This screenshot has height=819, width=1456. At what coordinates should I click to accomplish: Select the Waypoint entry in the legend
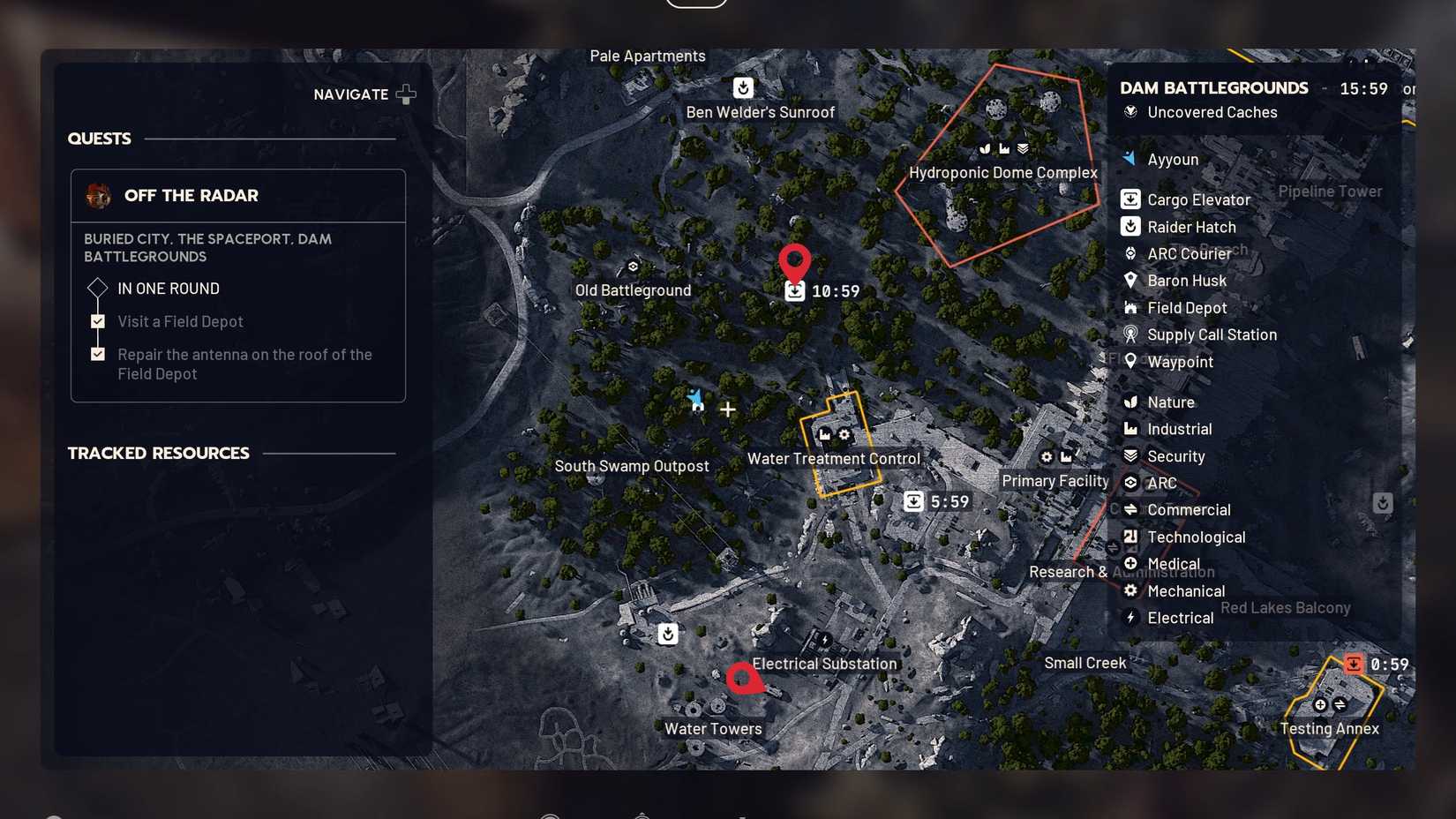(x=1178, y=362)
